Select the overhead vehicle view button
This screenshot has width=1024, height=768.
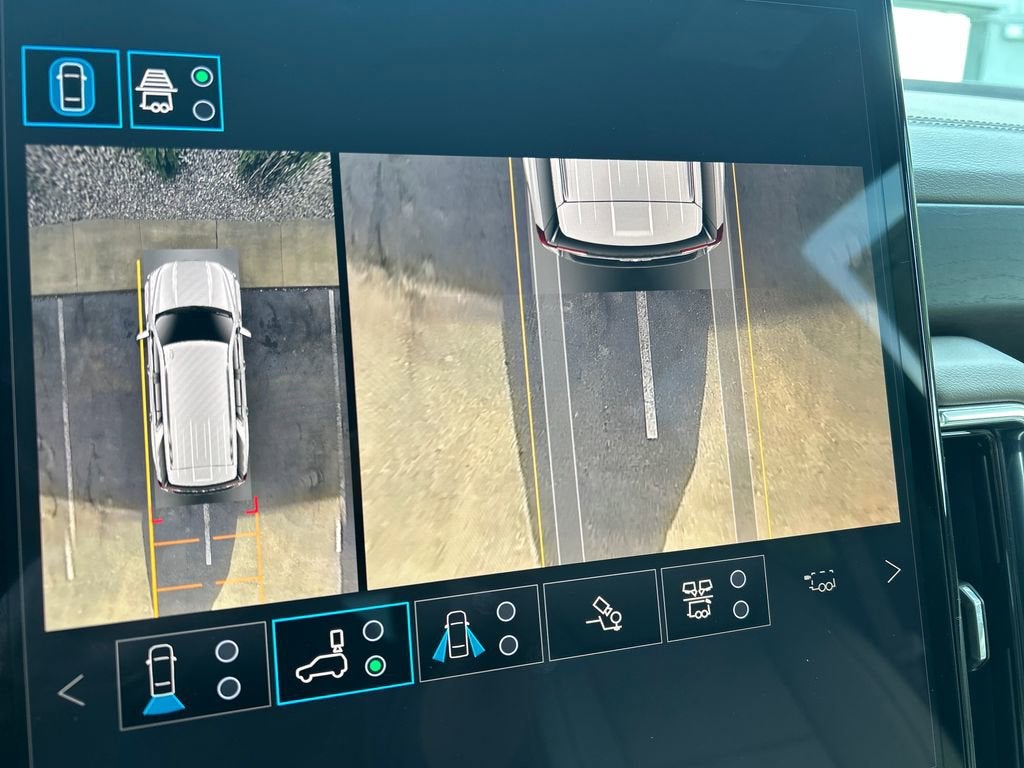pyautogui.click(x=72, y=87)
